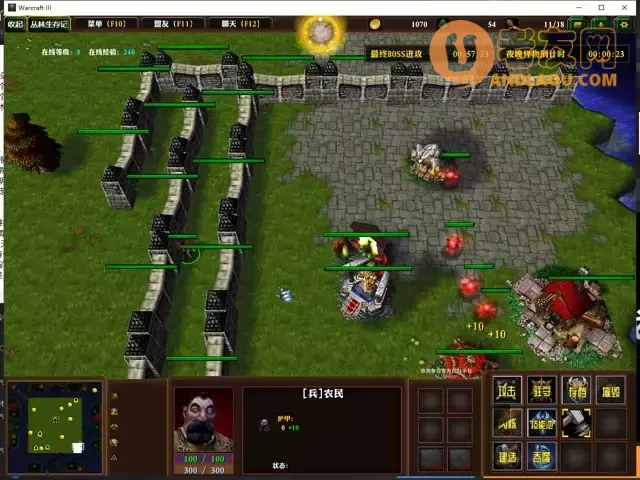Click the 丛林生存记 title tab
Viewport: 640px width, 480px height.
[x=49, y=23]
